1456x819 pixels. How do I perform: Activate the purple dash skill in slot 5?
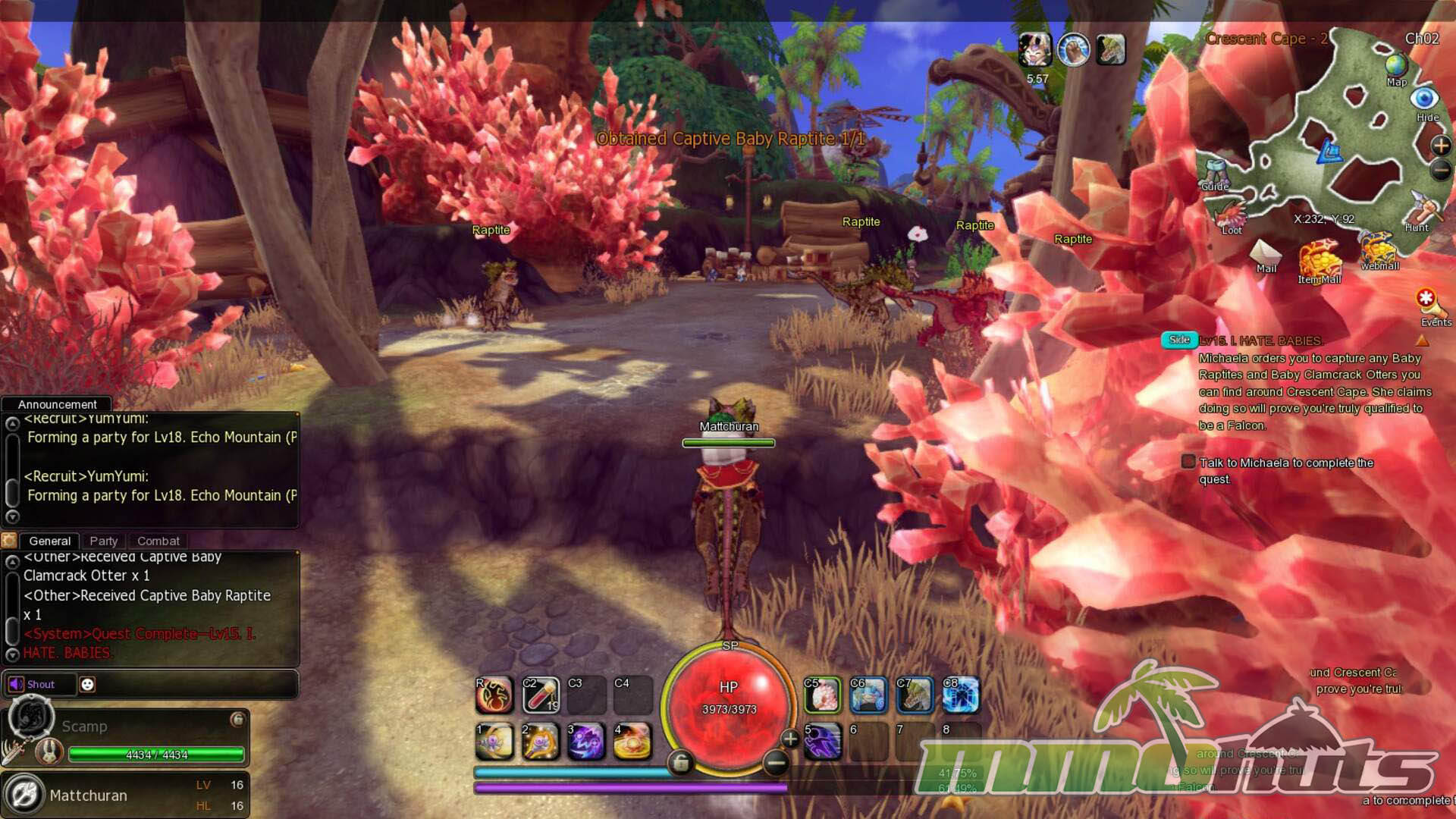pyautogui.click(x=822, y=741)
